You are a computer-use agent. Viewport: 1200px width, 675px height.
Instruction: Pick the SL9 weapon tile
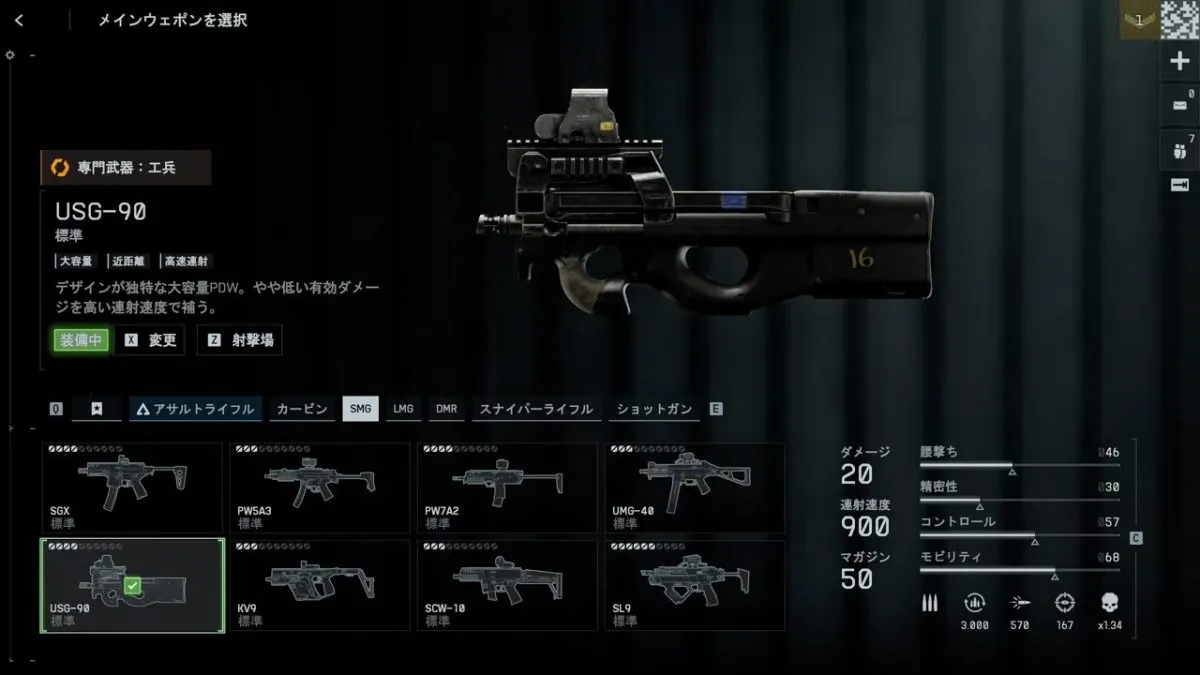[694, 585]
